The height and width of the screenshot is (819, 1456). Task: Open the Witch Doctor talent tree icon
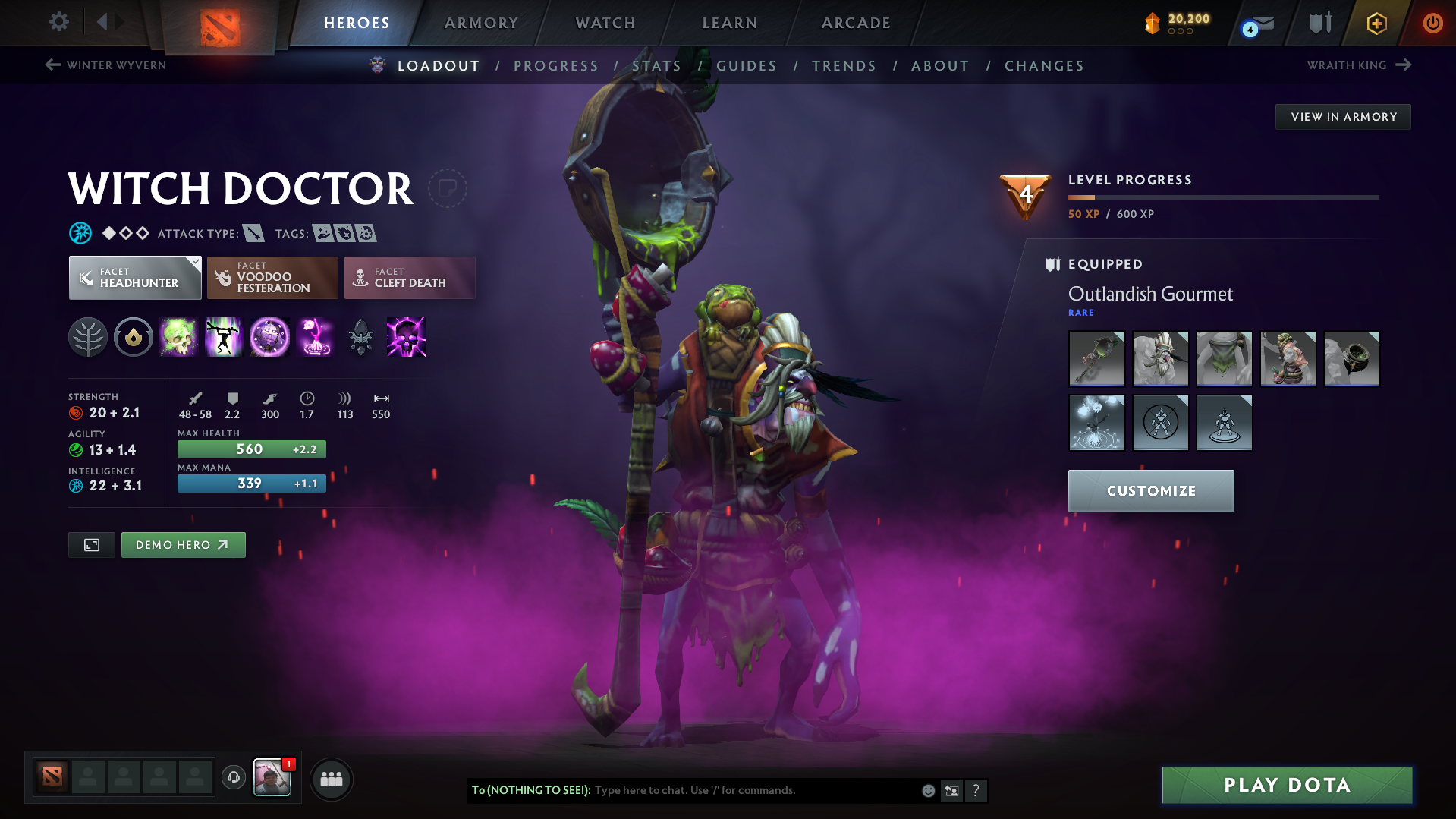pyautogui.click(x=88, y=338)
